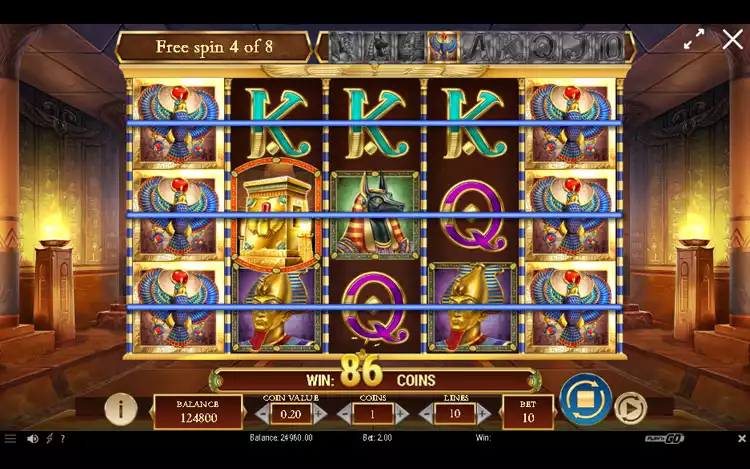This screenshot has height=469, width=750.
Task: Open the paytable info button
Action: [x=121, y=408]
